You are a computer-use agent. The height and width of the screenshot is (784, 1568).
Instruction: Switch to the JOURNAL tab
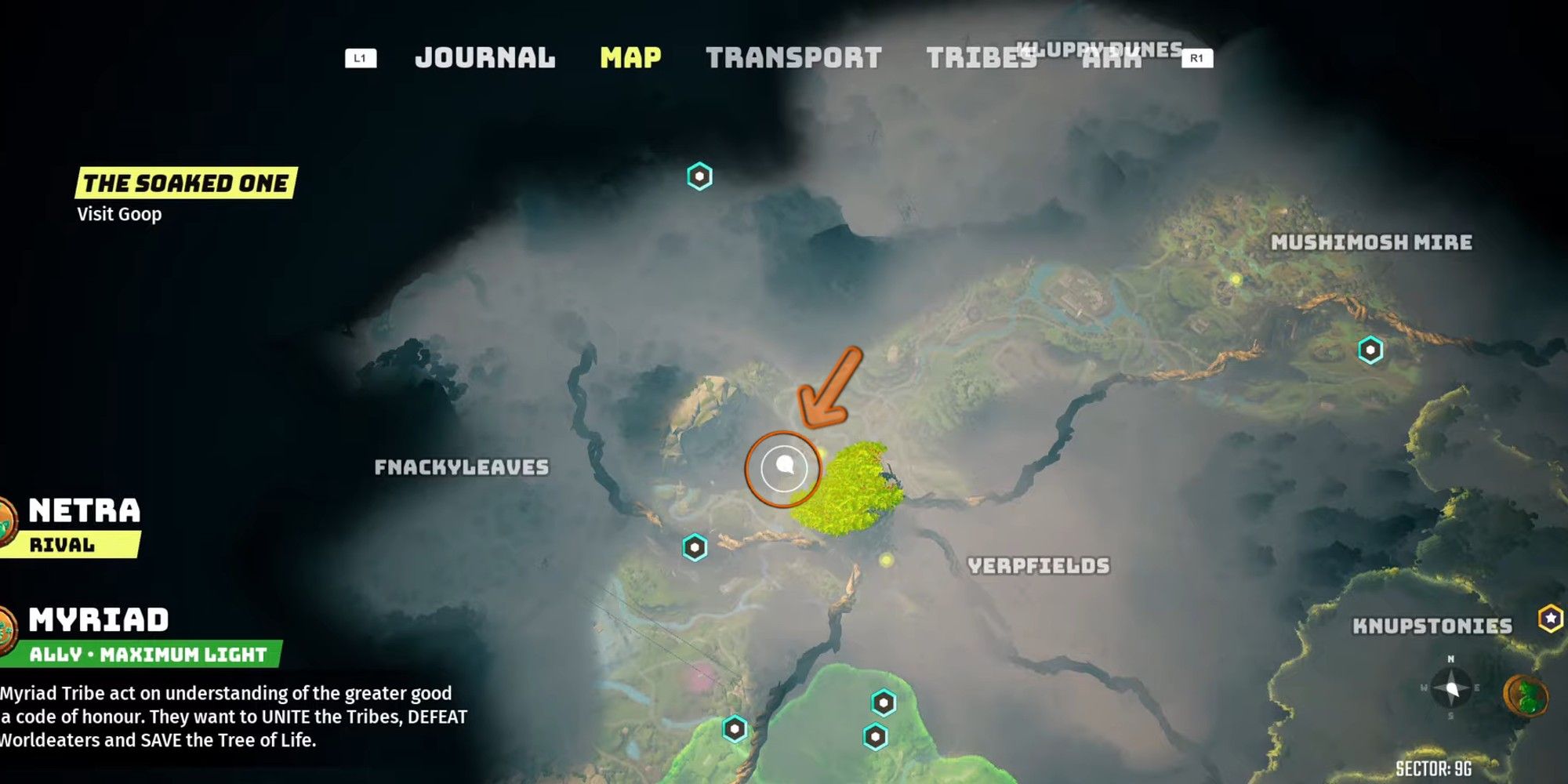click(486, 57)
